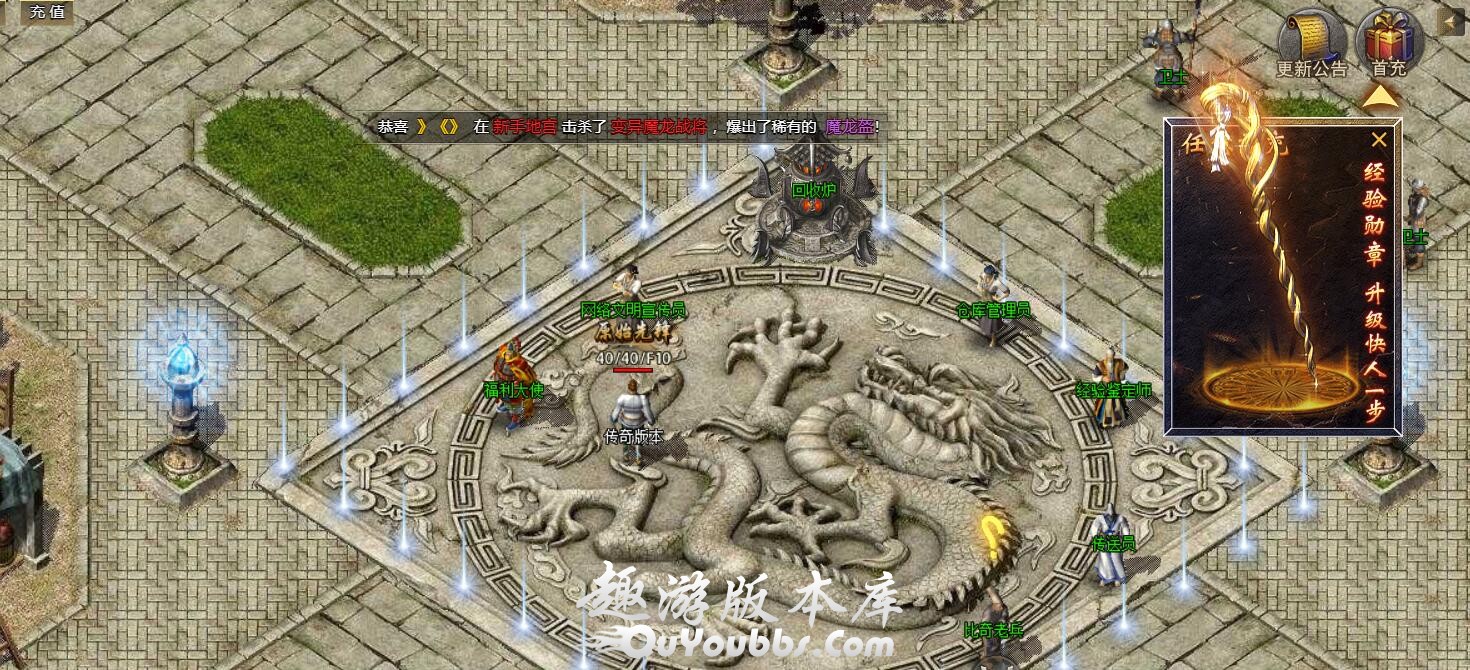Click the yellow up arrow below 首充
Image resolution: width=1470 pixels, height=670 pixels.
click(1380, 97)
